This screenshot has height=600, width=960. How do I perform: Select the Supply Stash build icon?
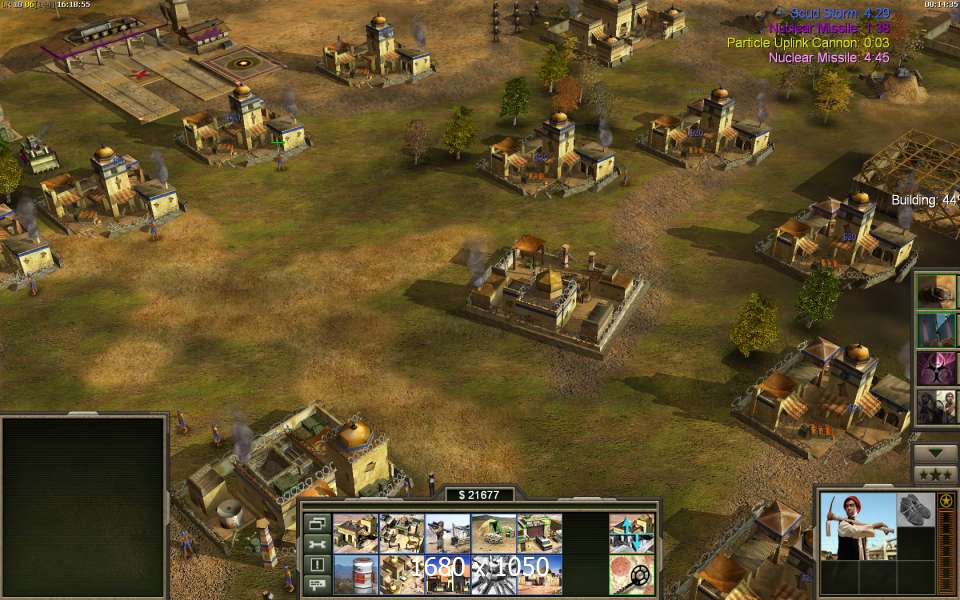pos(355,534)
